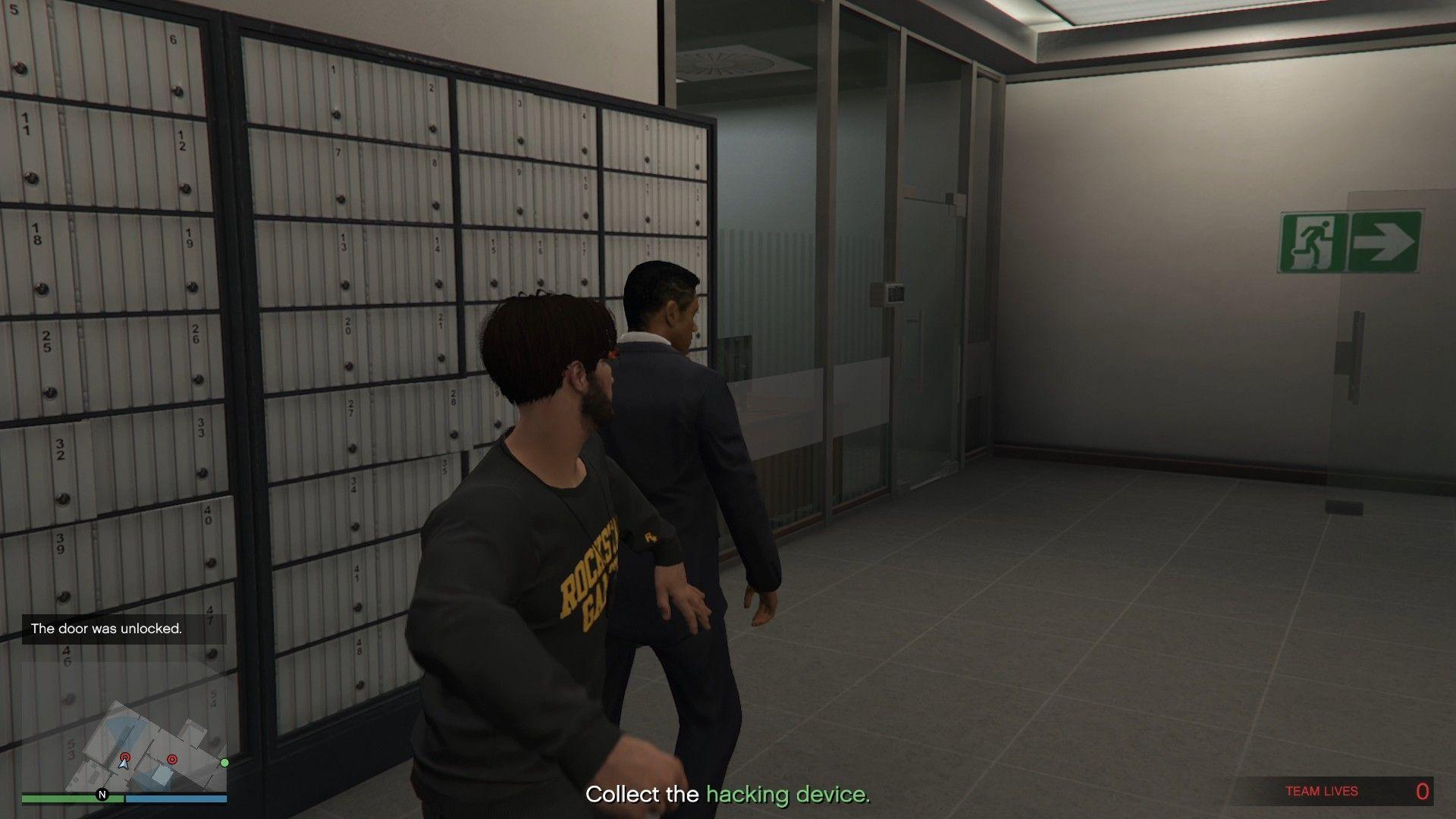
Task: Click the green player dot on the minimap edge
Action: pos(225,762)
